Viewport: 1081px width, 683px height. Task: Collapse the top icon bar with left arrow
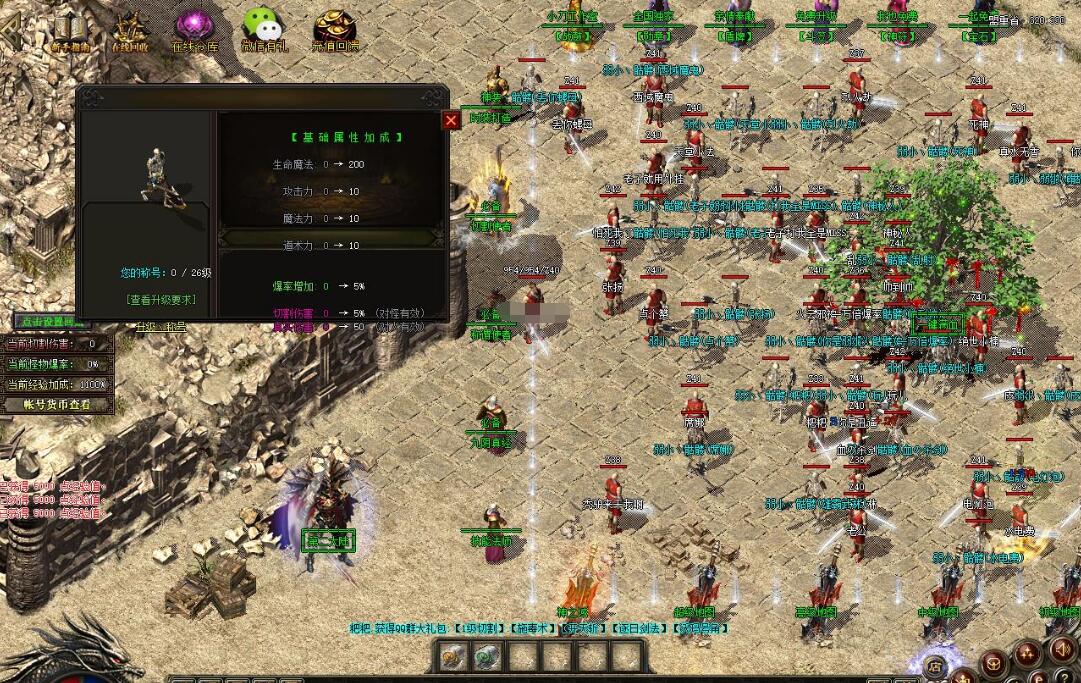pyautogui.click(x=10, y=28)
